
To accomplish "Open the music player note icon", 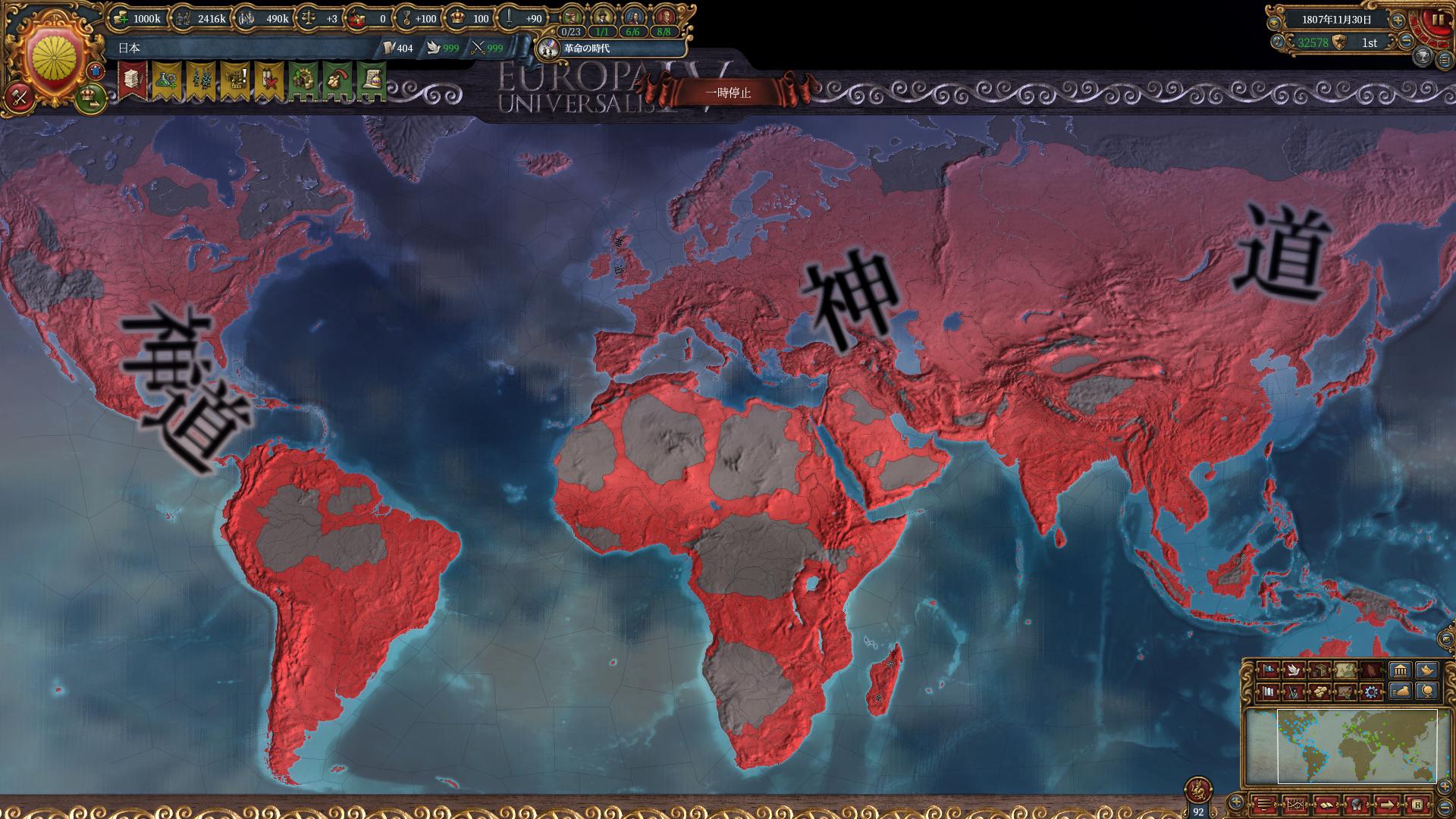I will [x=1278, y=42].
